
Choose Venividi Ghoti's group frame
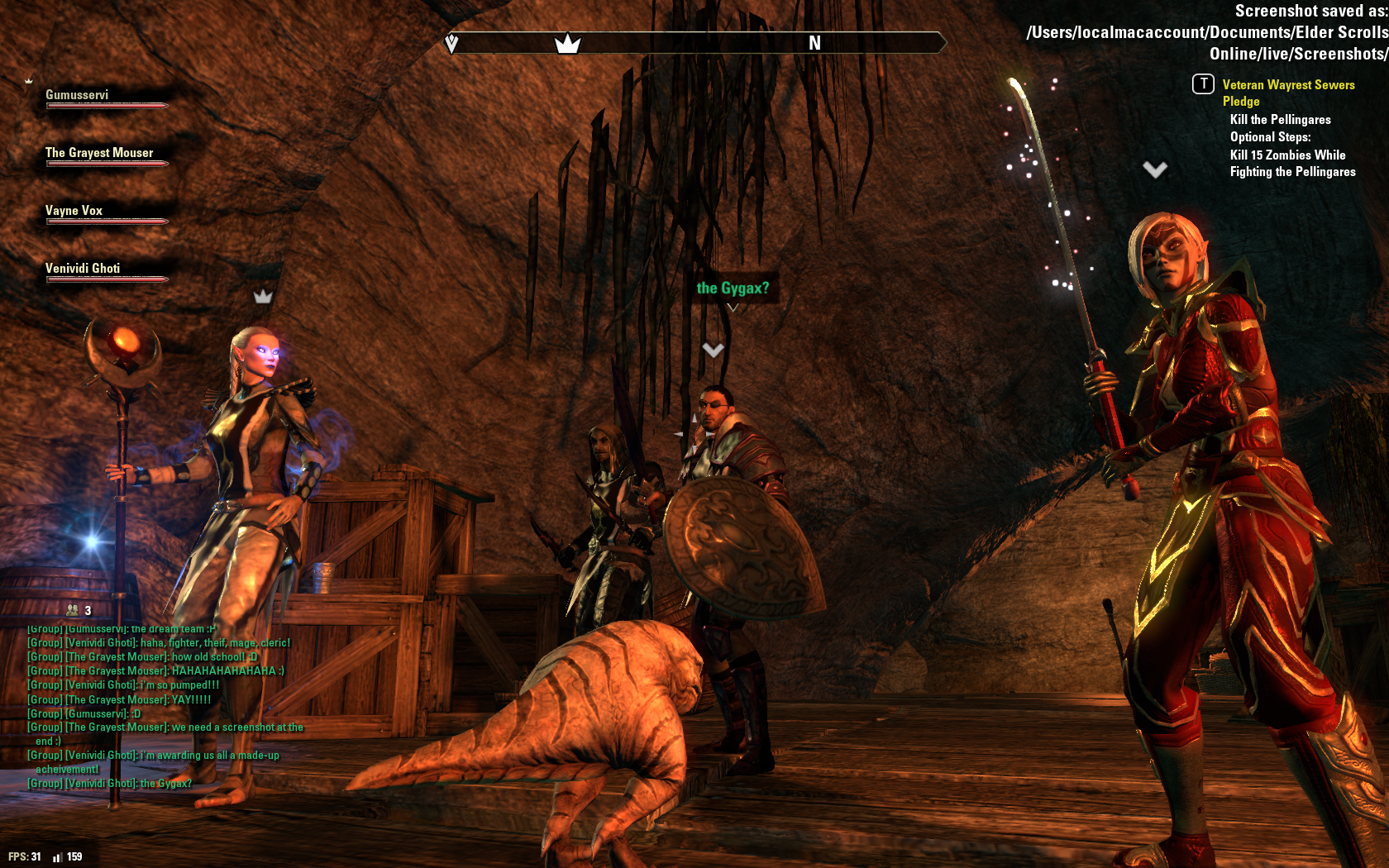coord(83,269)
